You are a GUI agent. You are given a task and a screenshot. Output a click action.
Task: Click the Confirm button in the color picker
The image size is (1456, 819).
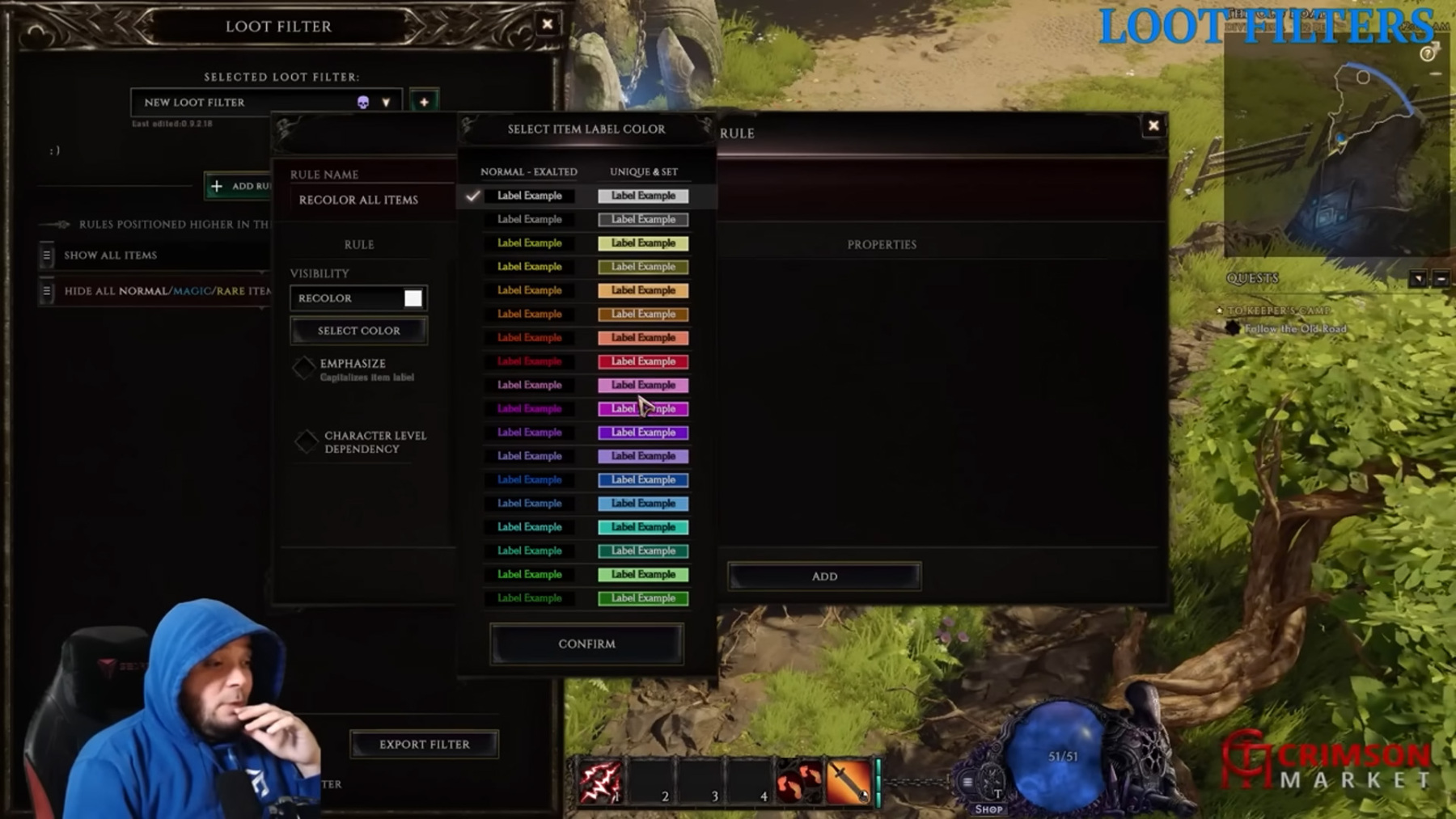(586, 643)
